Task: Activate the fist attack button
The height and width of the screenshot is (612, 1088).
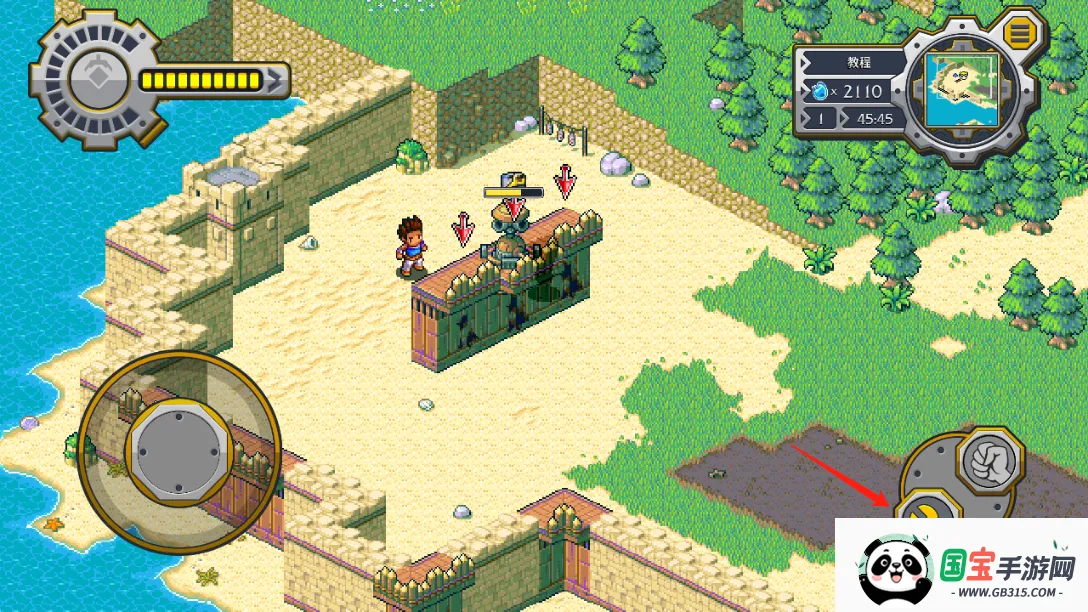Action: [x=989, y=462]
